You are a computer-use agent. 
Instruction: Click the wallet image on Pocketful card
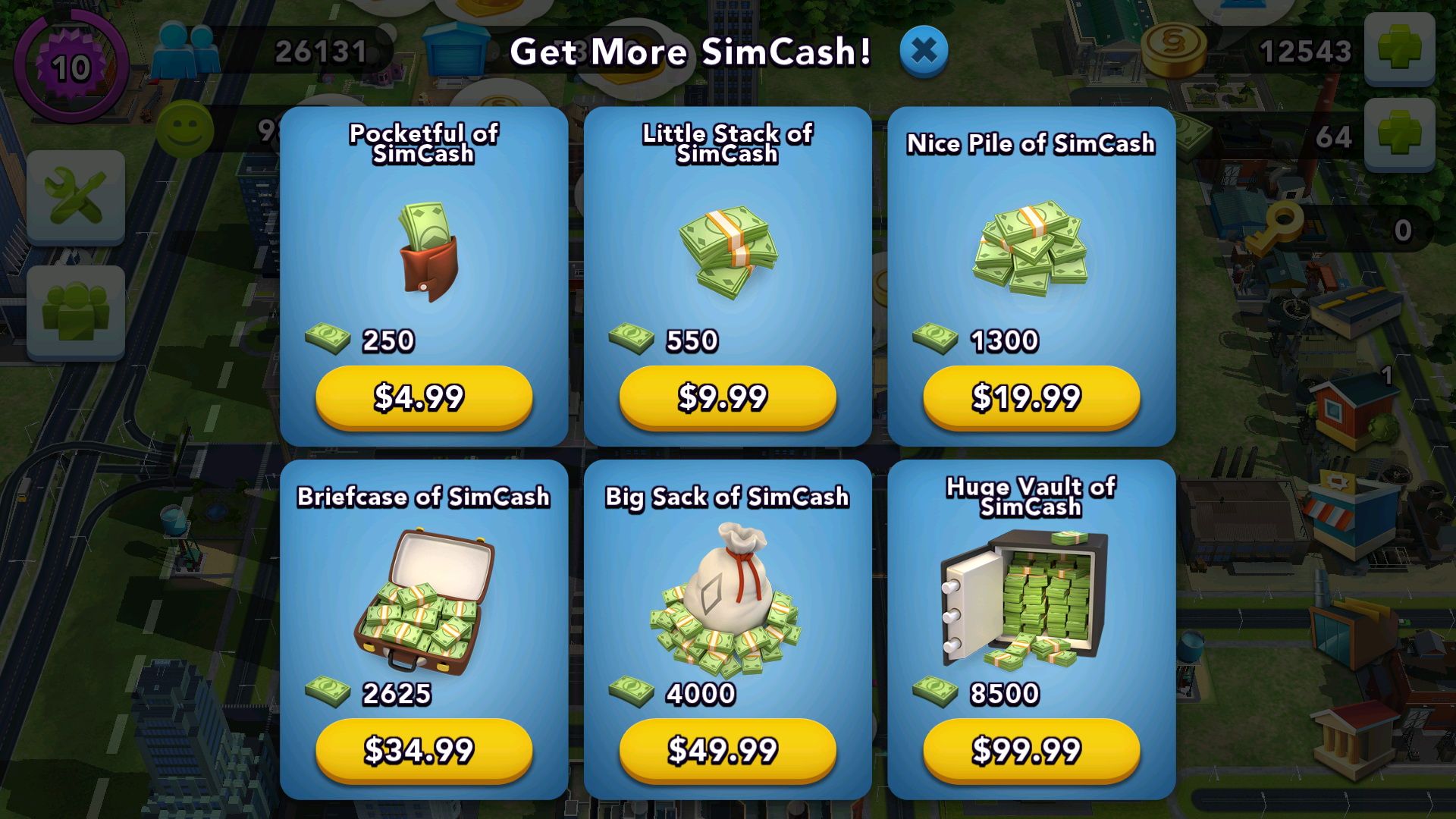tap(425, 250)
